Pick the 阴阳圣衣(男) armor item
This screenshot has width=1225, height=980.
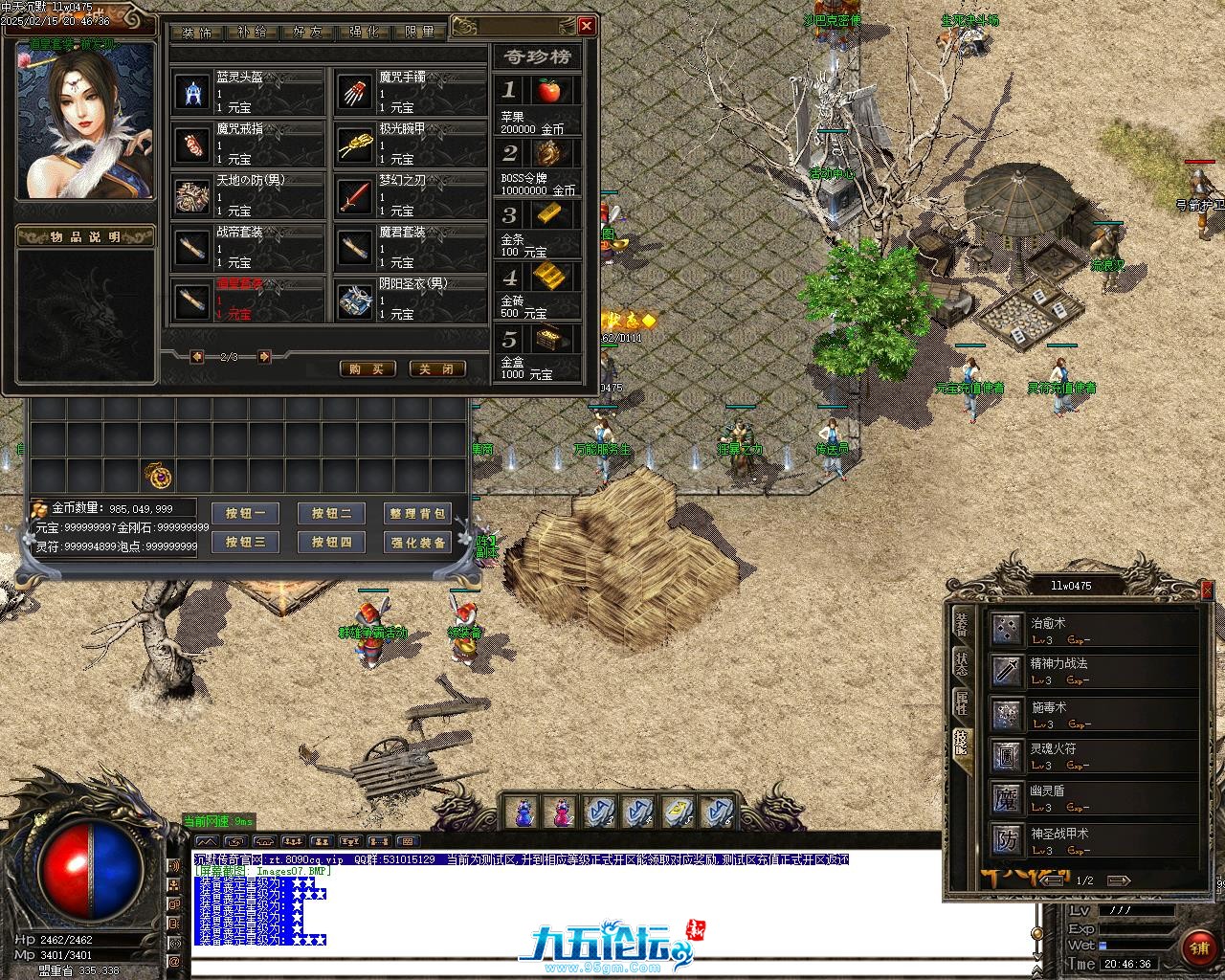(356, 300)
